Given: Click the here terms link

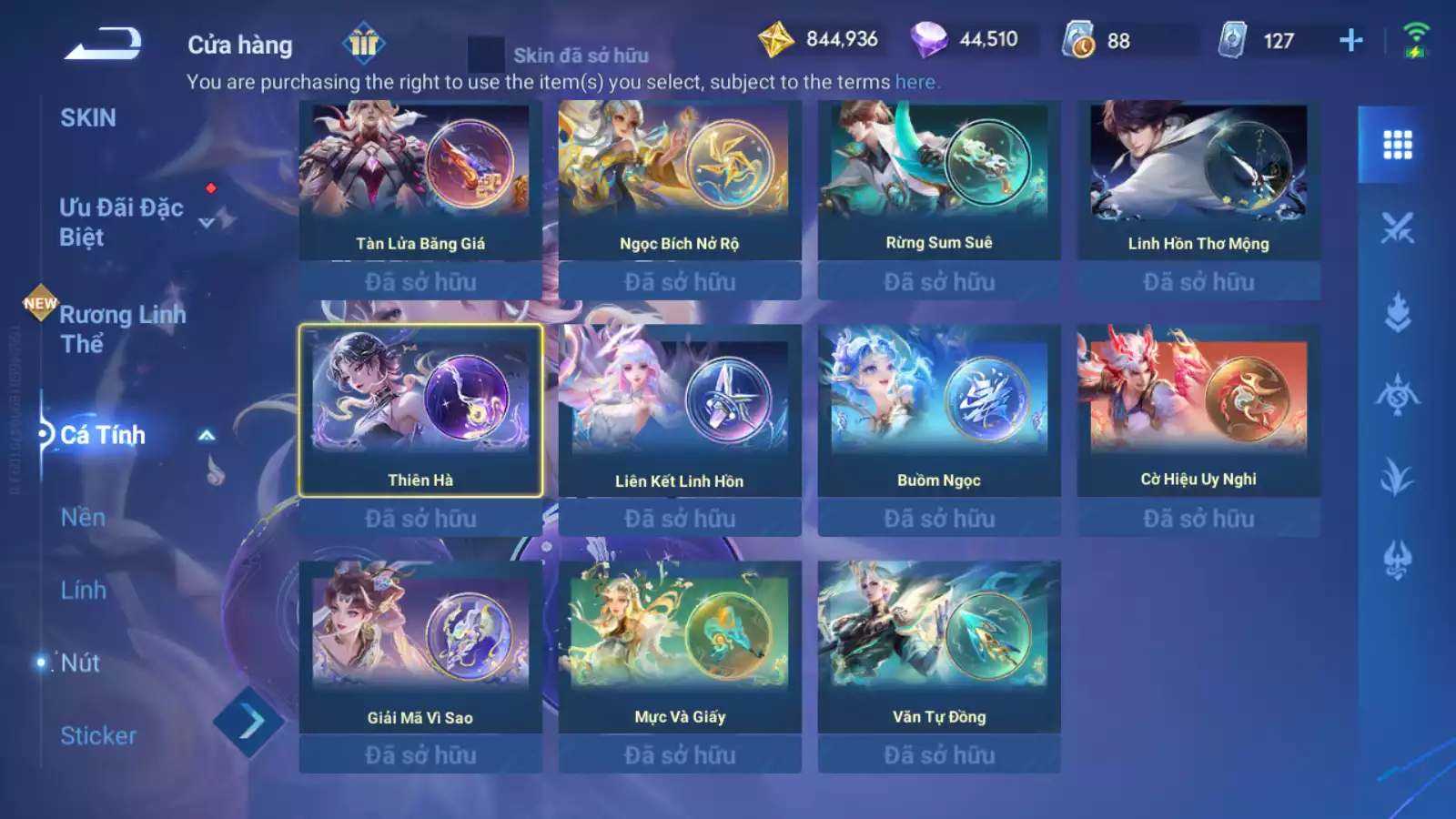Looking at the screenshot, I should tap(915, 81).
